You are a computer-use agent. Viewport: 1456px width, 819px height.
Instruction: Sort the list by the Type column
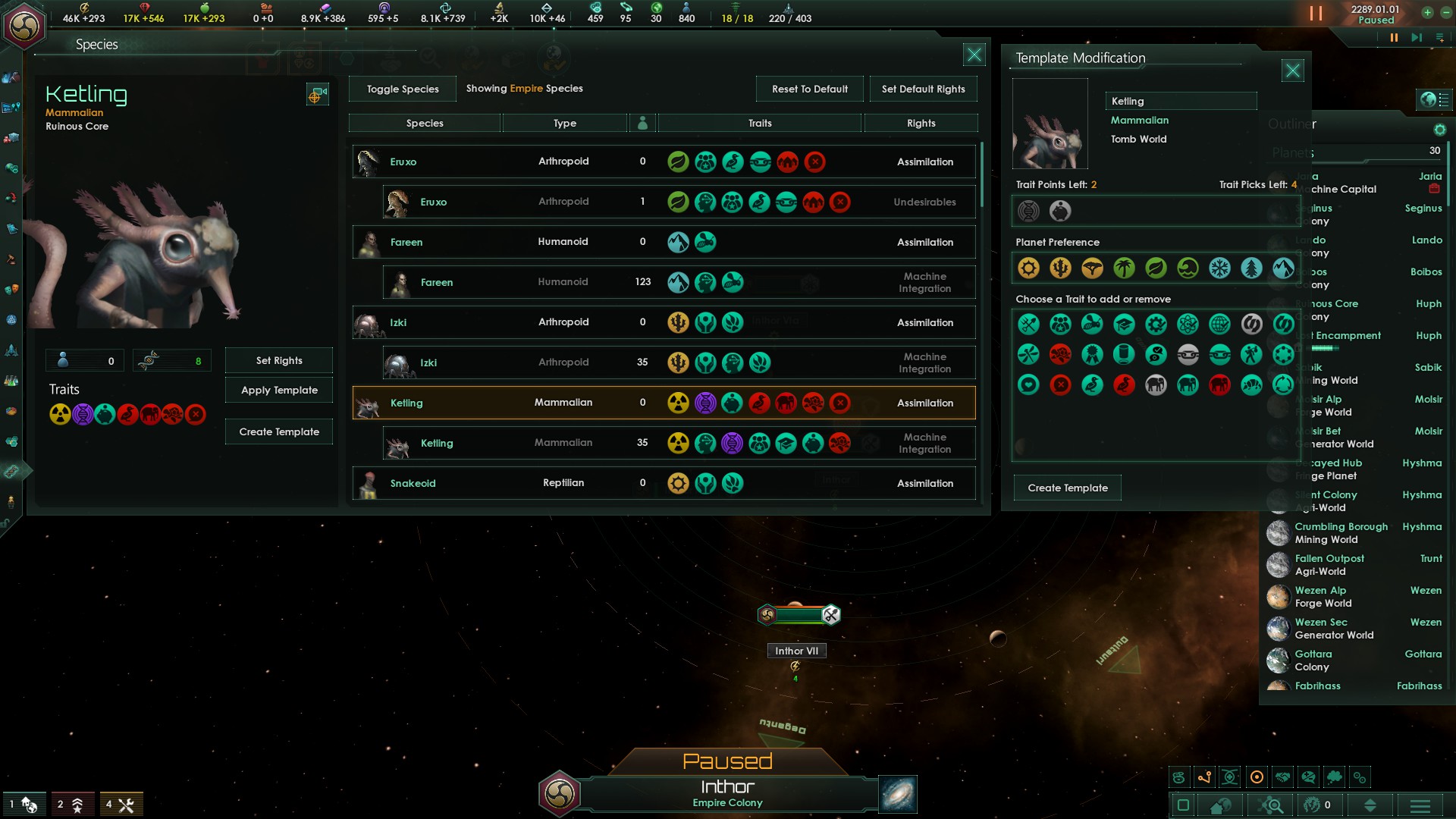(564, 123)
